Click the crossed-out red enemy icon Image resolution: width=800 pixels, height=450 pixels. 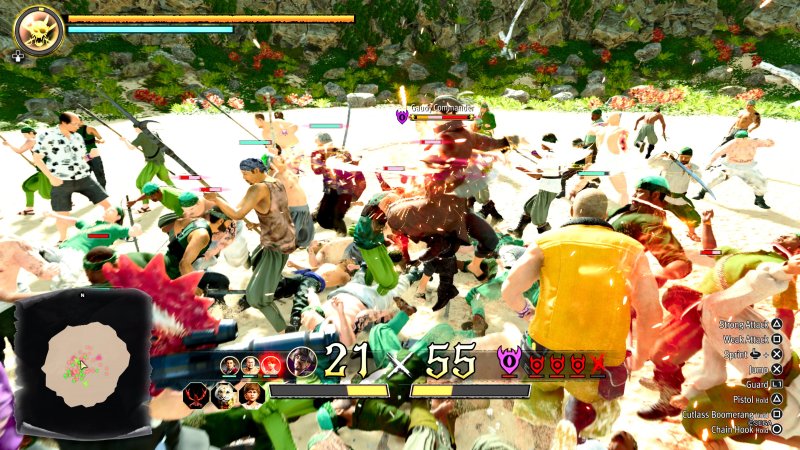tap(598, 365)
